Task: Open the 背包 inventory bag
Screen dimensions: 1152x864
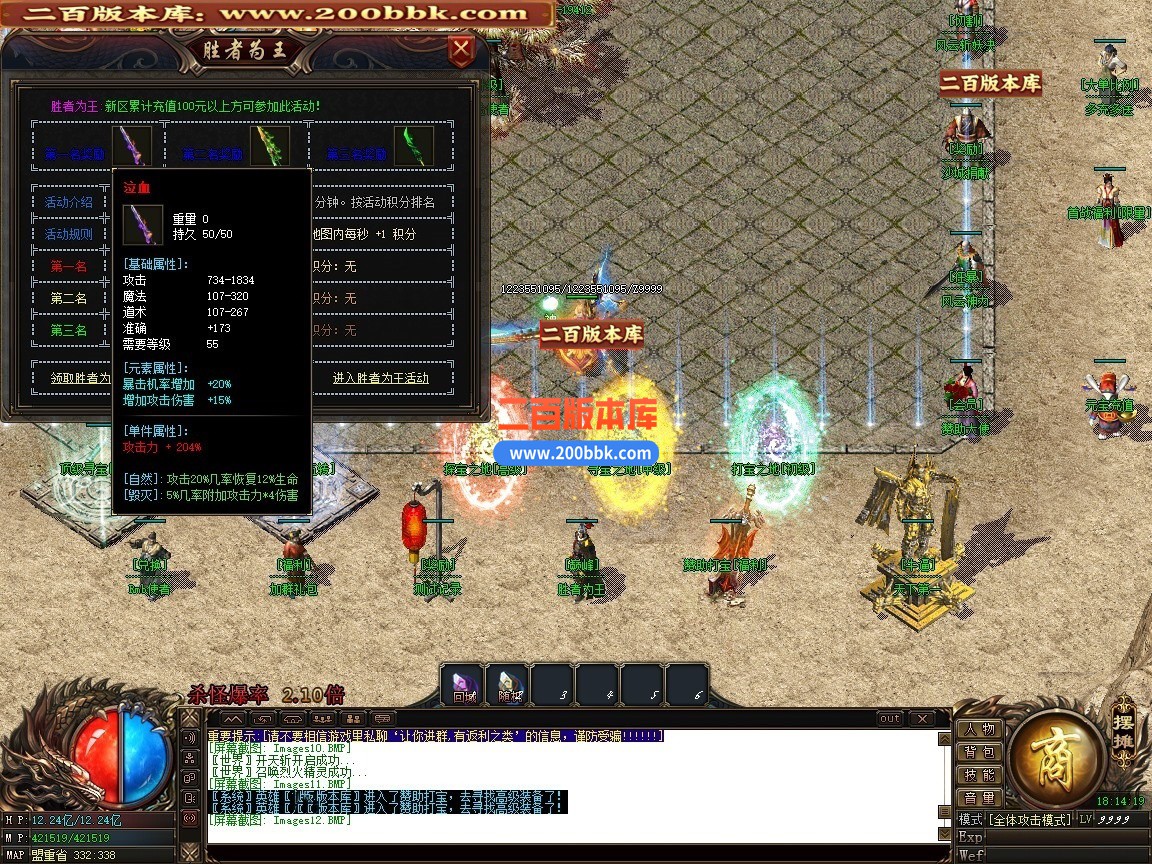Action: (x=979, y=752)
